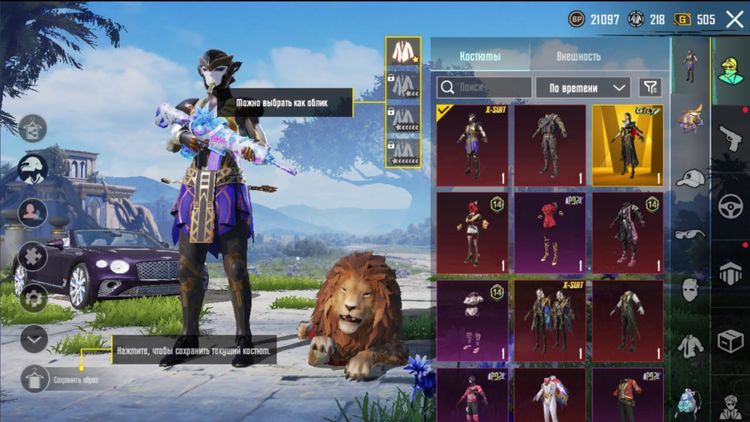This screenshot has width=750, height=422.
Task: Open the Внешность tab
Action: [x=580, y=56]
